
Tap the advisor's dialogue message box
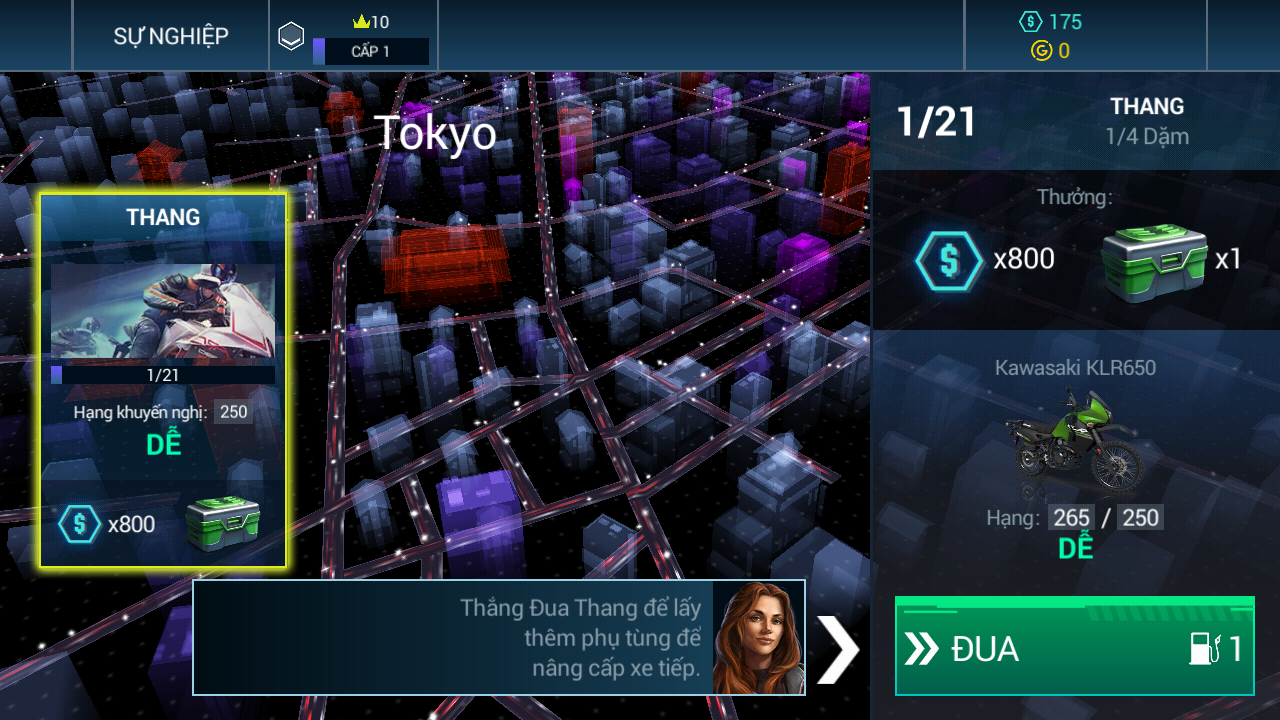point(498,637)
